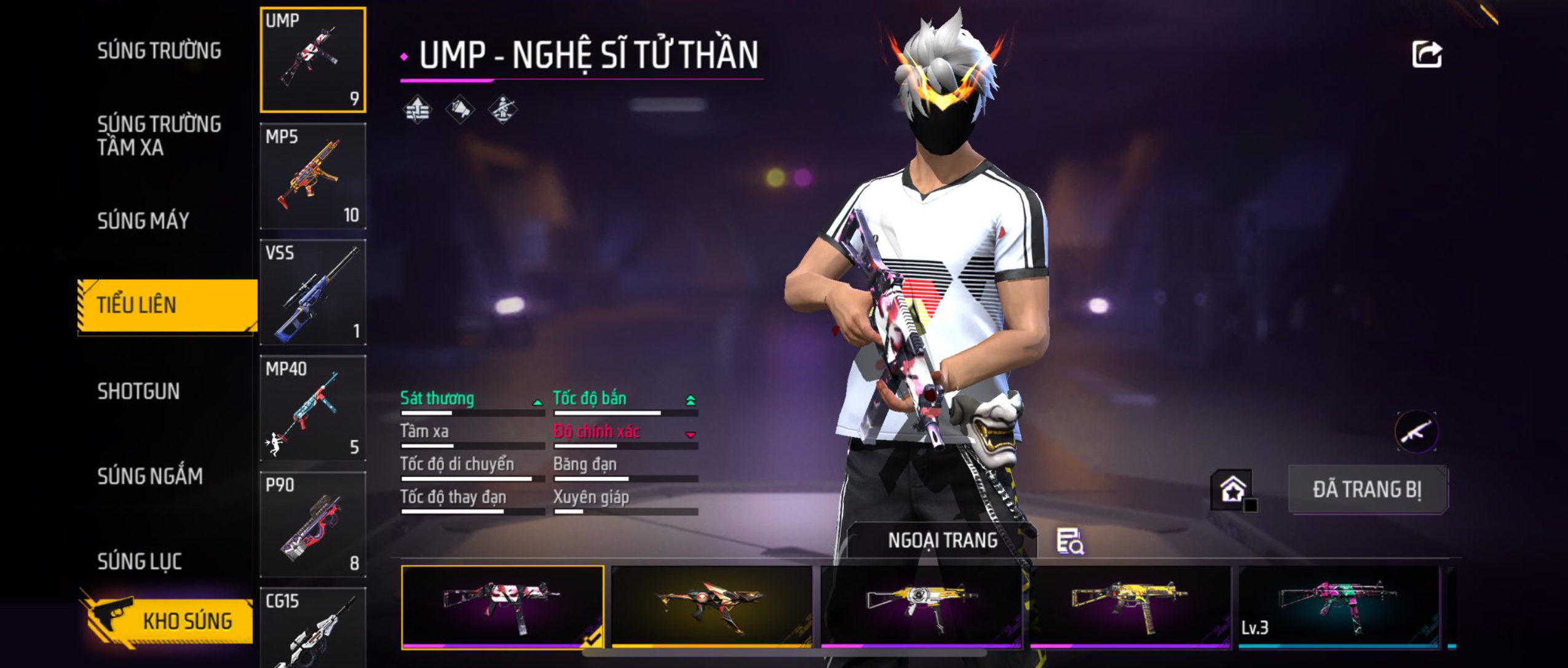Open the skin list search icon
This screenshot has height=668, width=1568.
(x=1070, y=541)
